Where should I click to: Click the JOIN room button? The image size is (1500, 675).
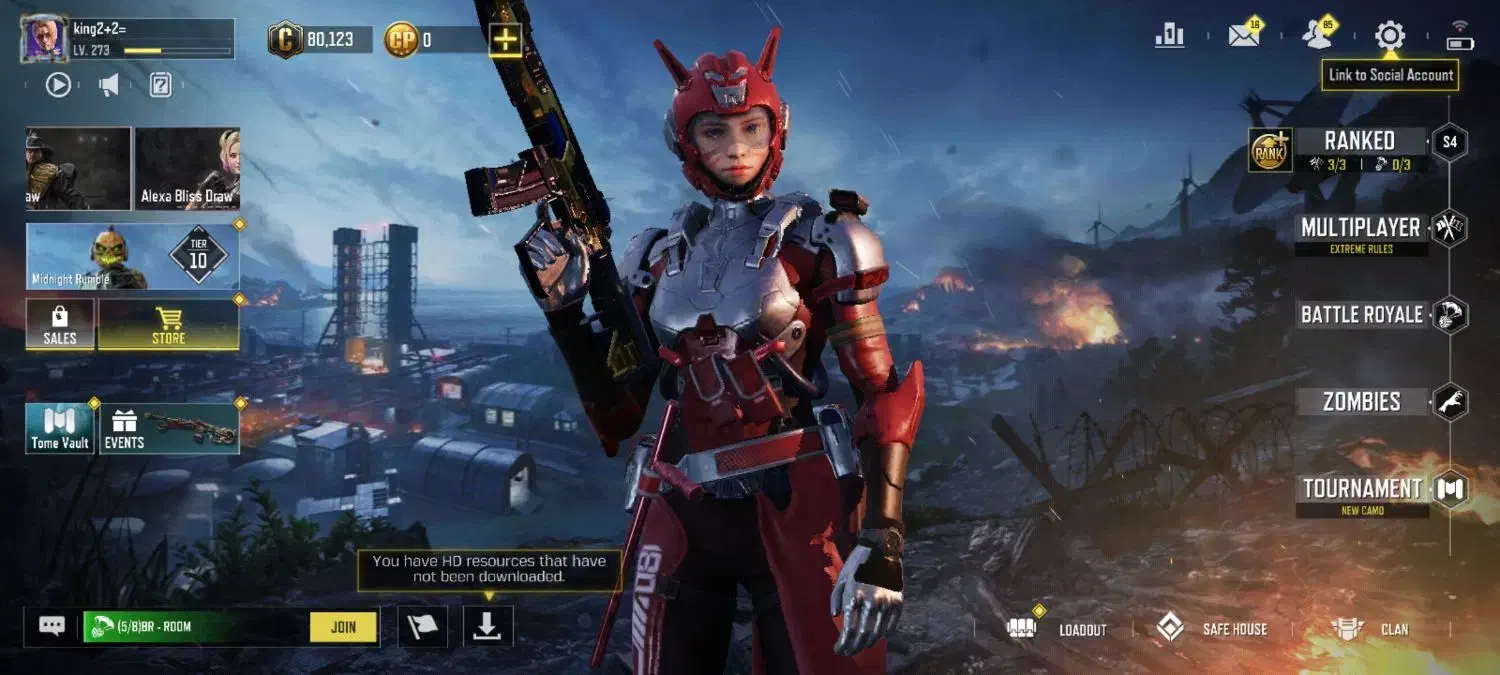click(343, 627)
